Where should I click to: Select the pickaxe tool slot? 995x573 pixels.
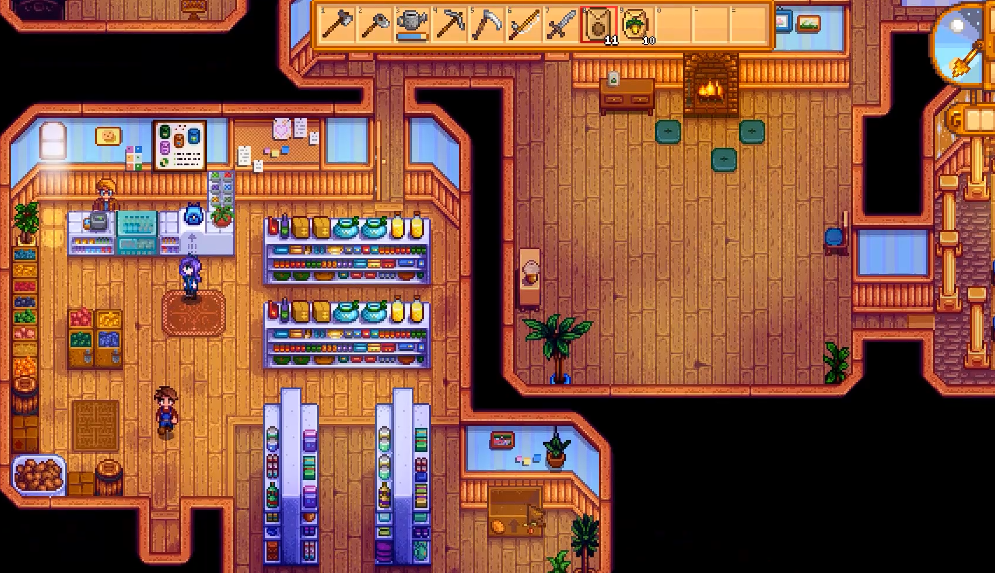449,24
